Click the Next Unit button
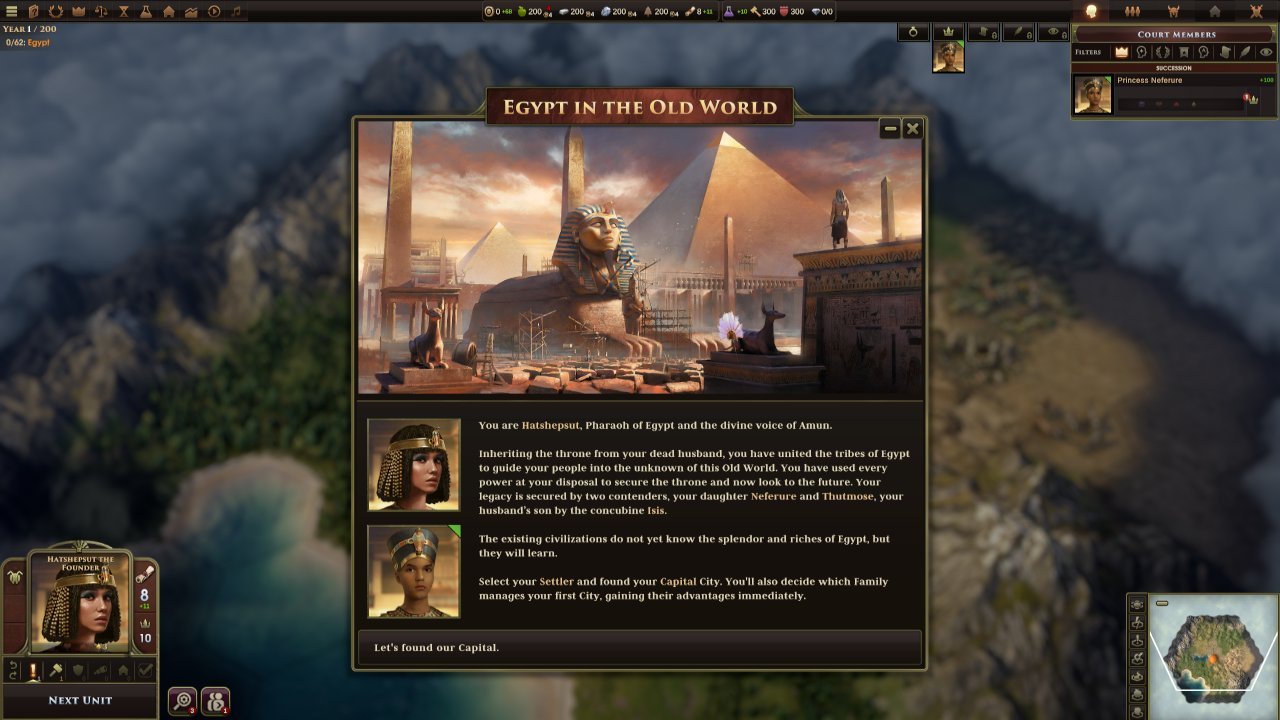 [x=80, y=700]
